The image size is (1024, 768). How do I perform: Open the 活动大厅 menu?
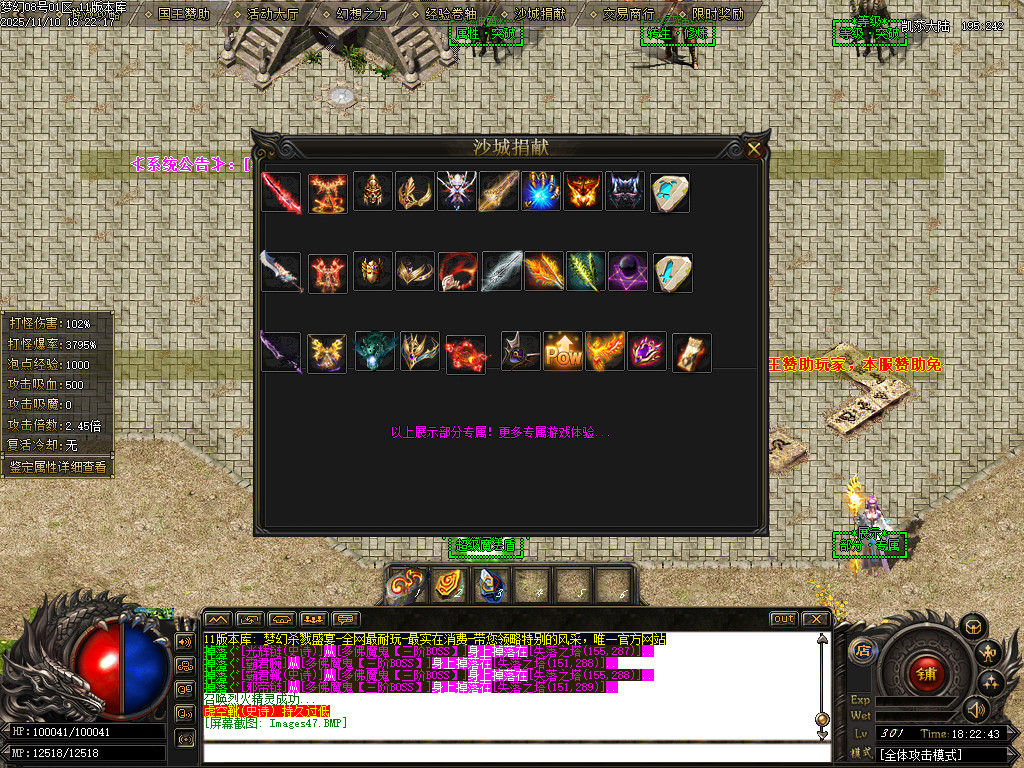pyautogui.click(x=272, y=14)
